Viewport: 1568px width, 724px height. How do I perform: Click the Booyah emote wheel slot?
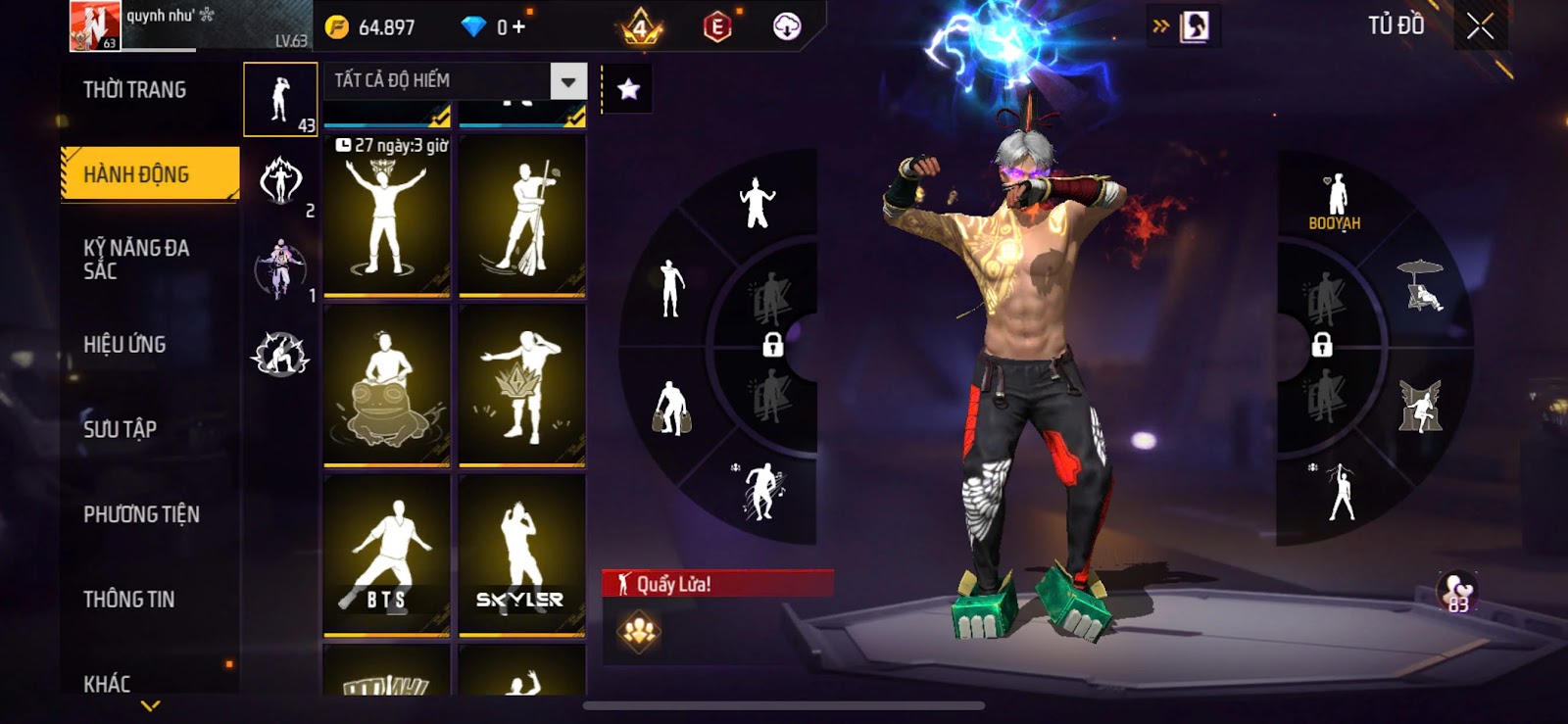coord(1335,202)
